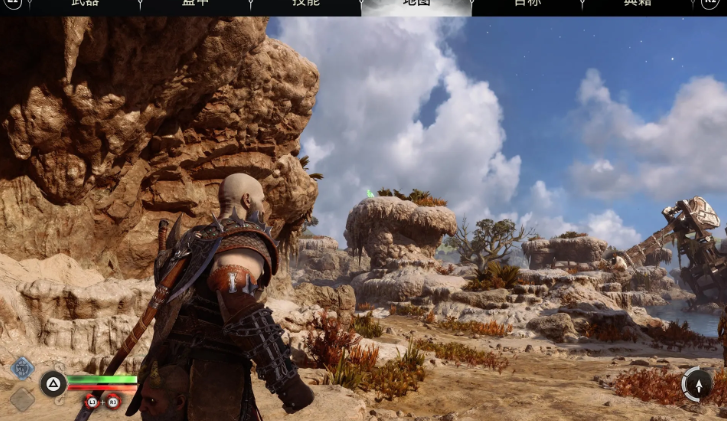Select the white arrow ability icon
This screenshot has width=727, height=421.
pos(697,383)
